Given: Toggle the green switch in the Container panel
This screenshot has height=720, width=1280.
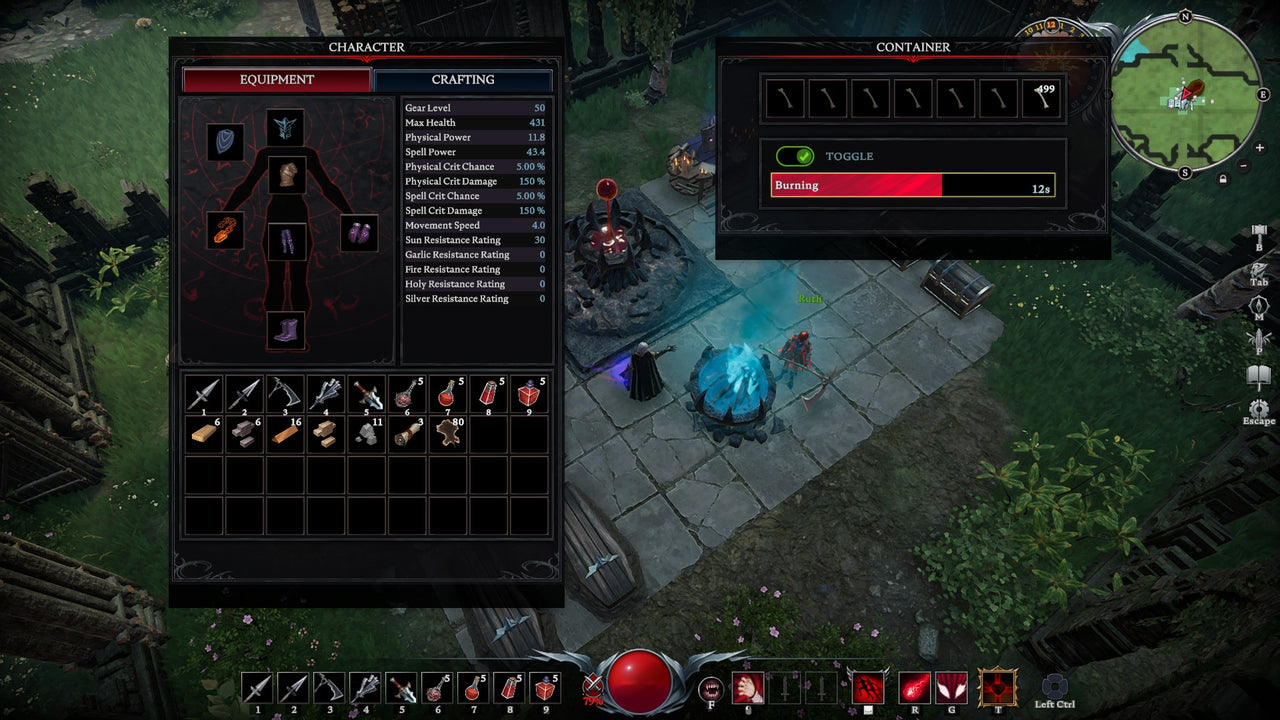Looking at the screenshot, I should coord(793,156).
